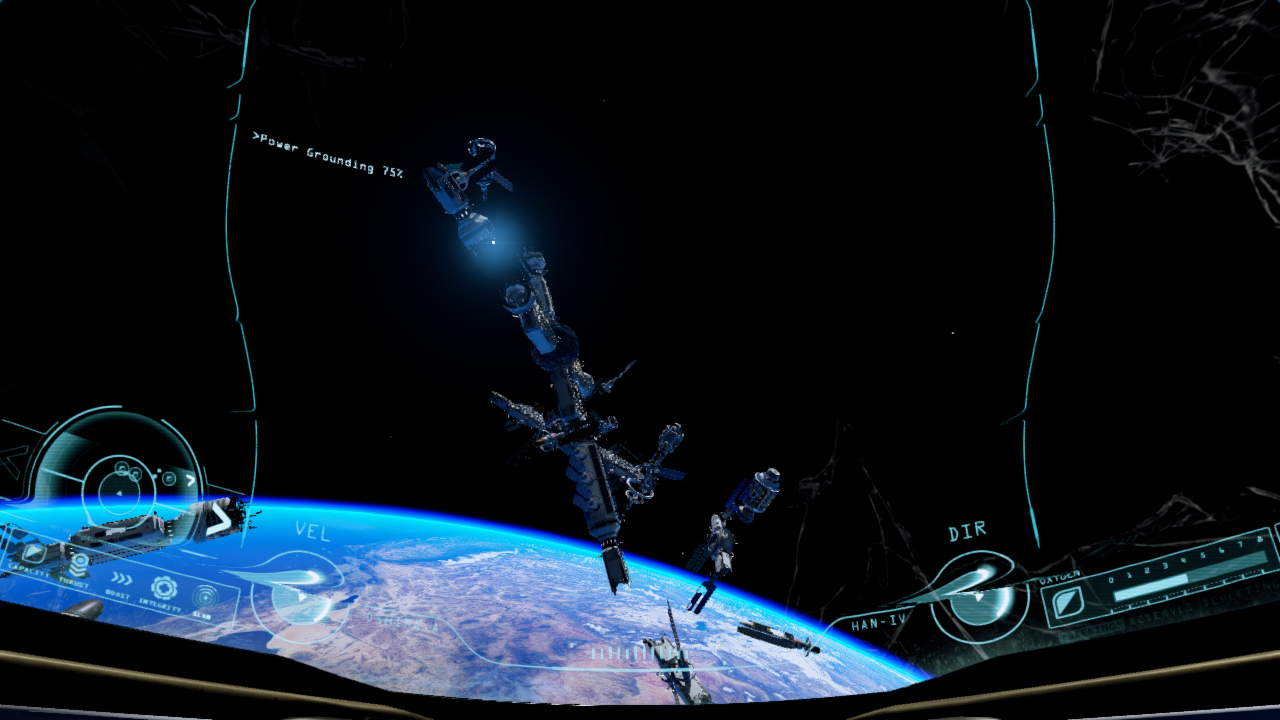Select the CAPACITY indicator icon
Screen dimensions: 1280x720
(34, 553)
